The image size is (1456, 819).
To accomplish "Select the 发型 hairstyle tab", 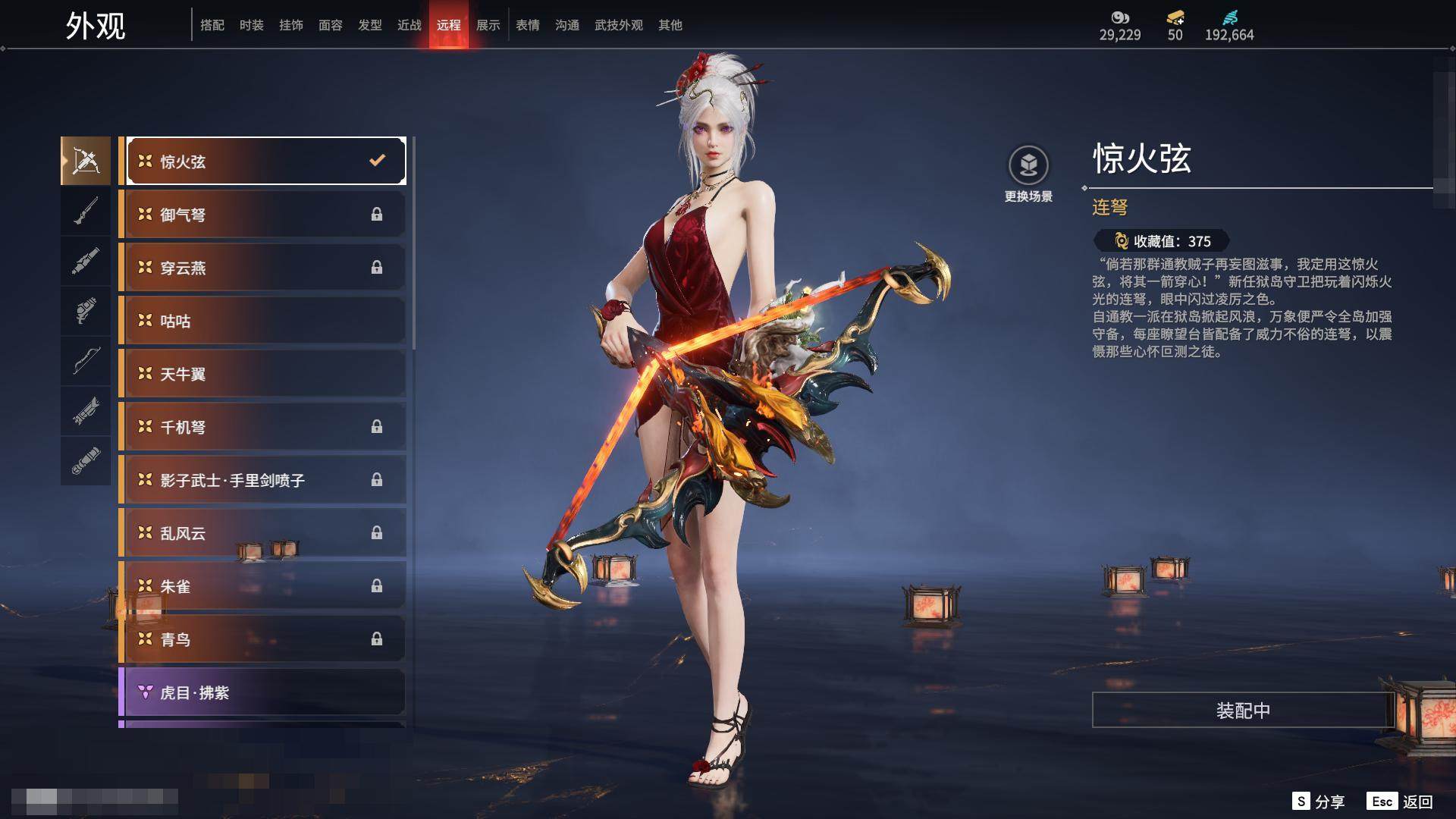I will tap(369, 25).
